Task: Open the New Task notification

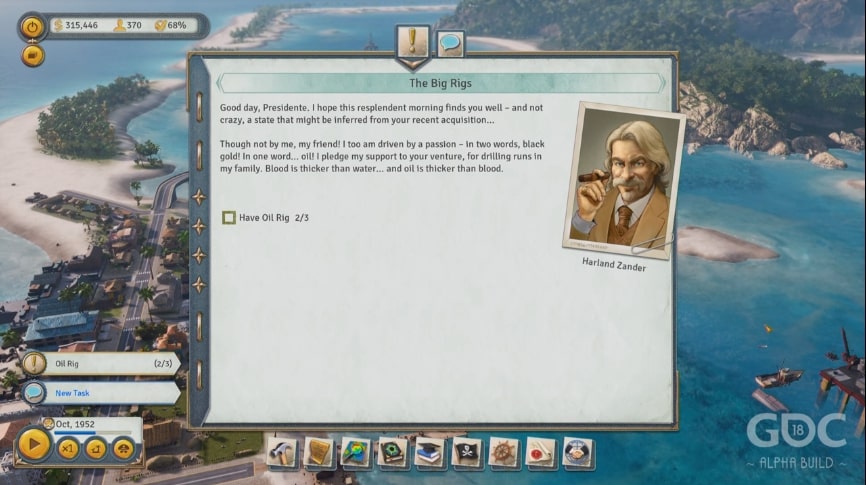Action: (98, 393)
